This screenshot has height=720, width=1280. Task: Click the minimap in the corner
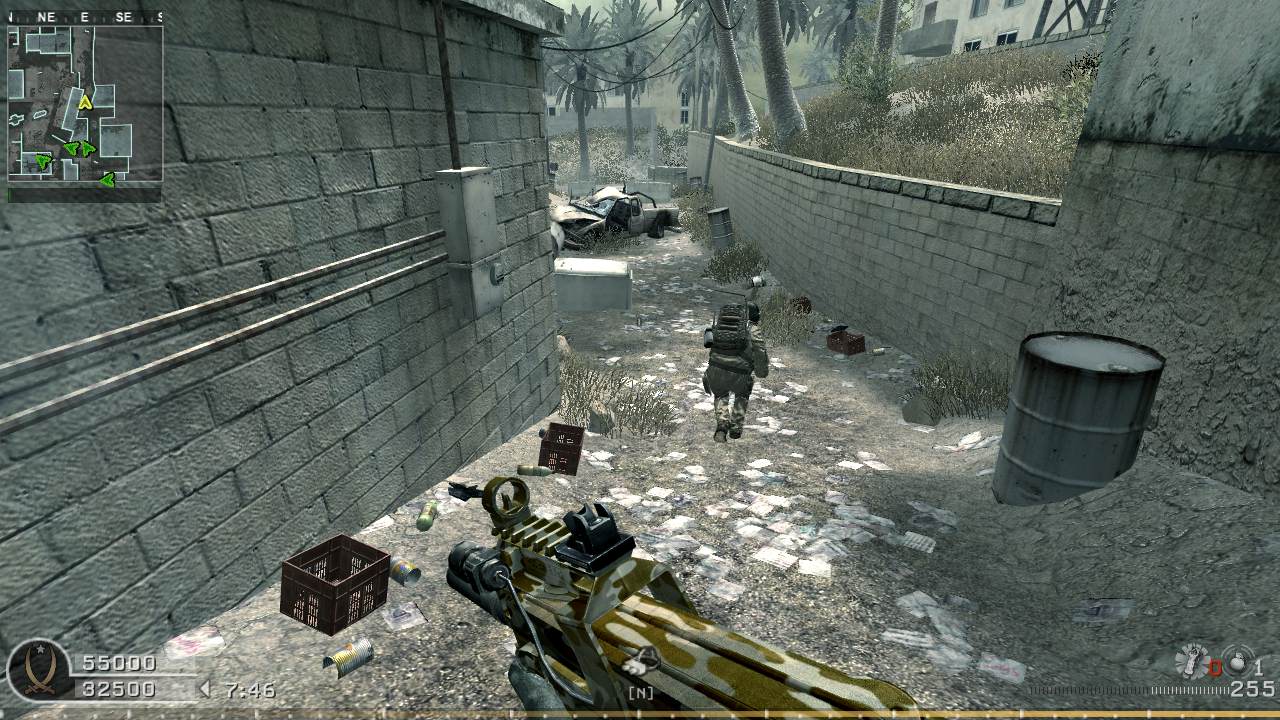85,103
